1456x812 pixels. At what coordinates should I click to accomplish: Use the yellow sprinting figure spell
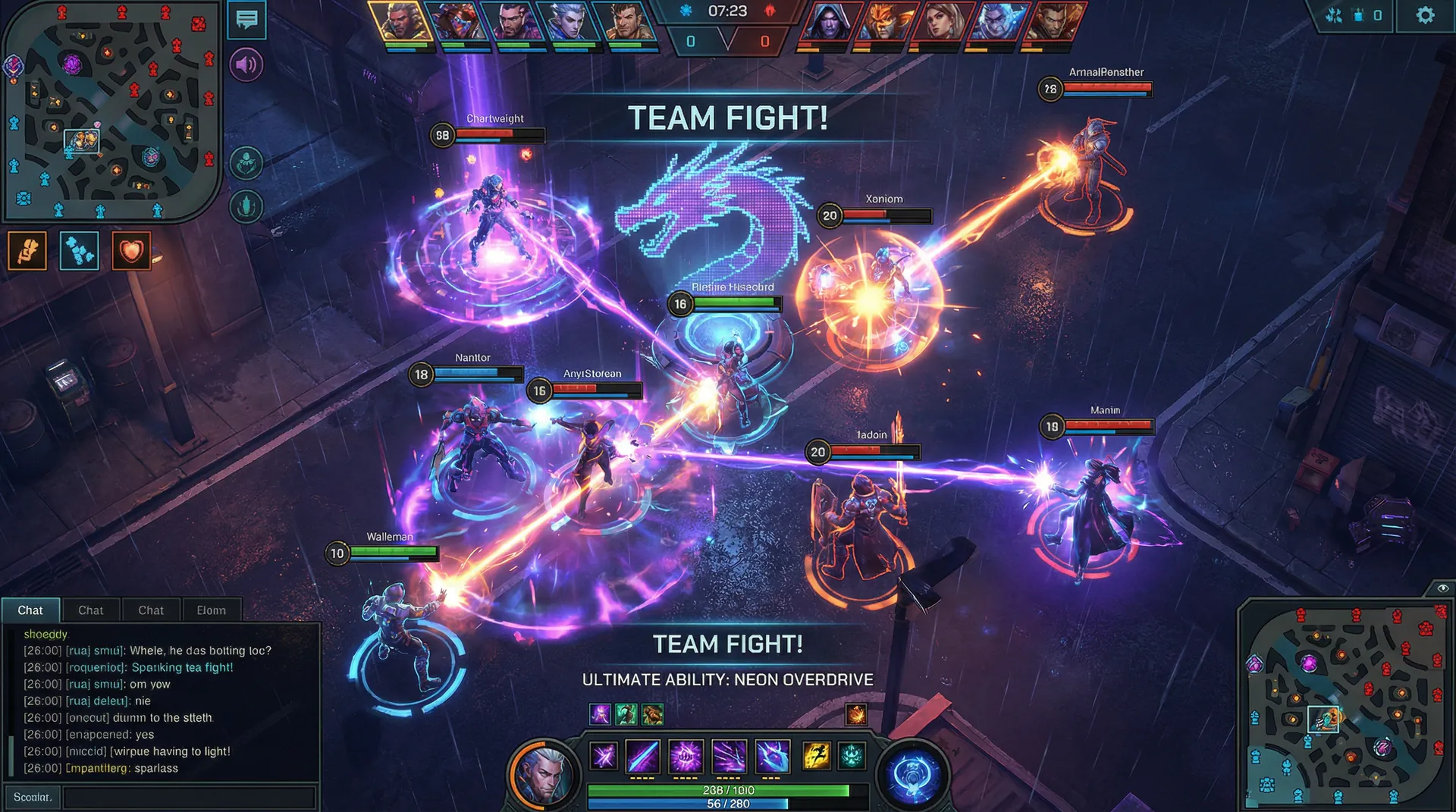pos(816,756)
